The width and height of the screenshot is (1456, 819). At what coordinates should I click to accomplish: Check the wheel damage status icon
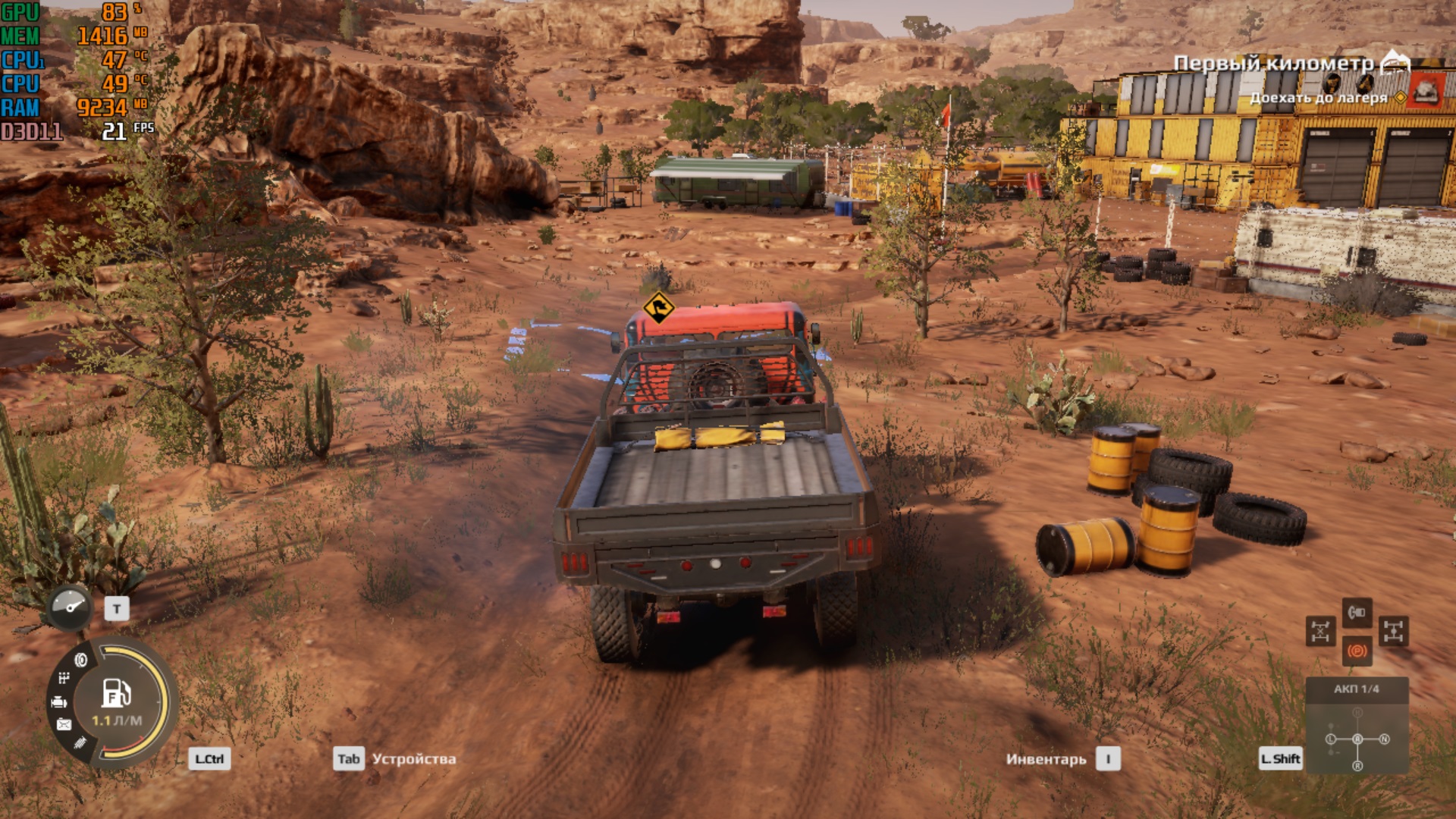pyautogui.click(x=80, y=660)
